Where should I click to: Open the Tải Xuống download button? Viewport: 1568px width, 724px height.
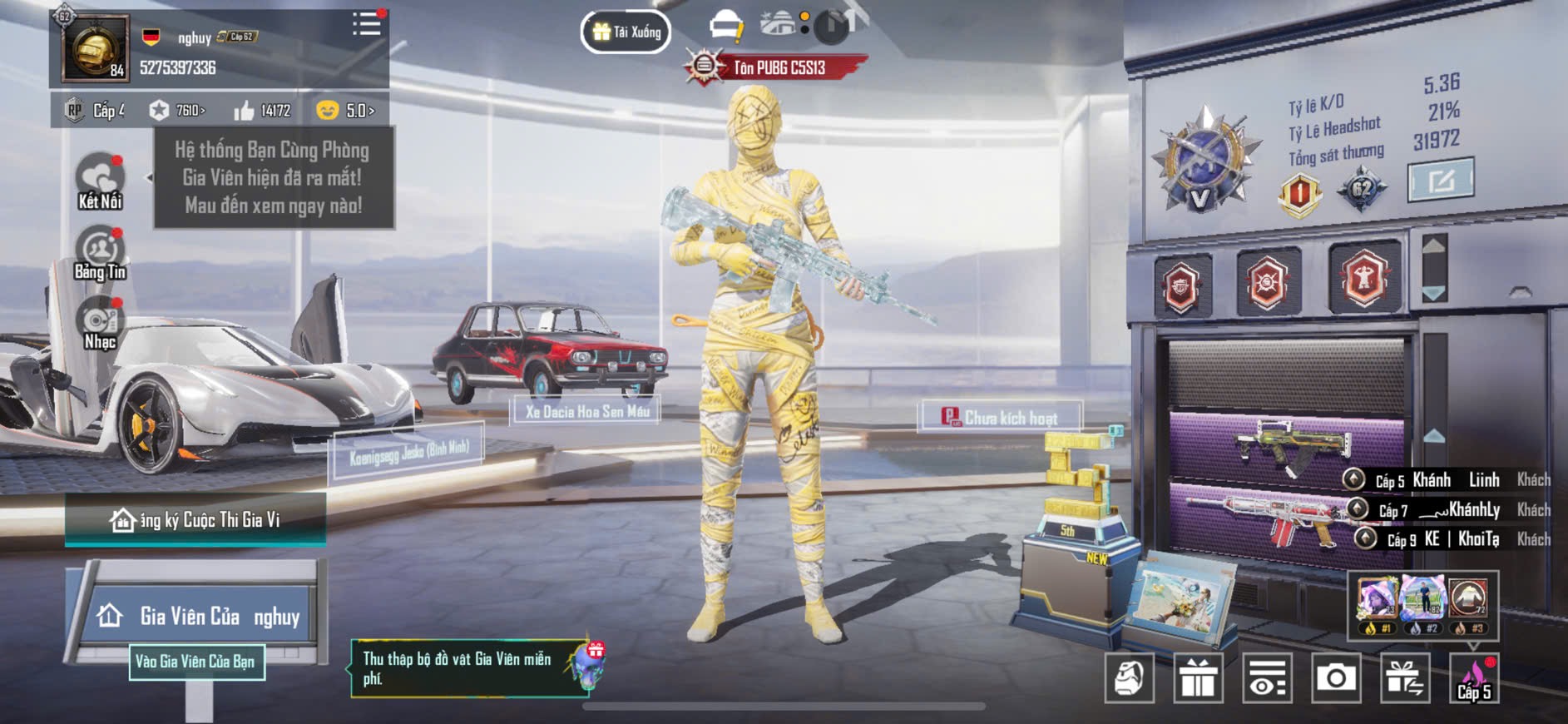pos(626,32)
